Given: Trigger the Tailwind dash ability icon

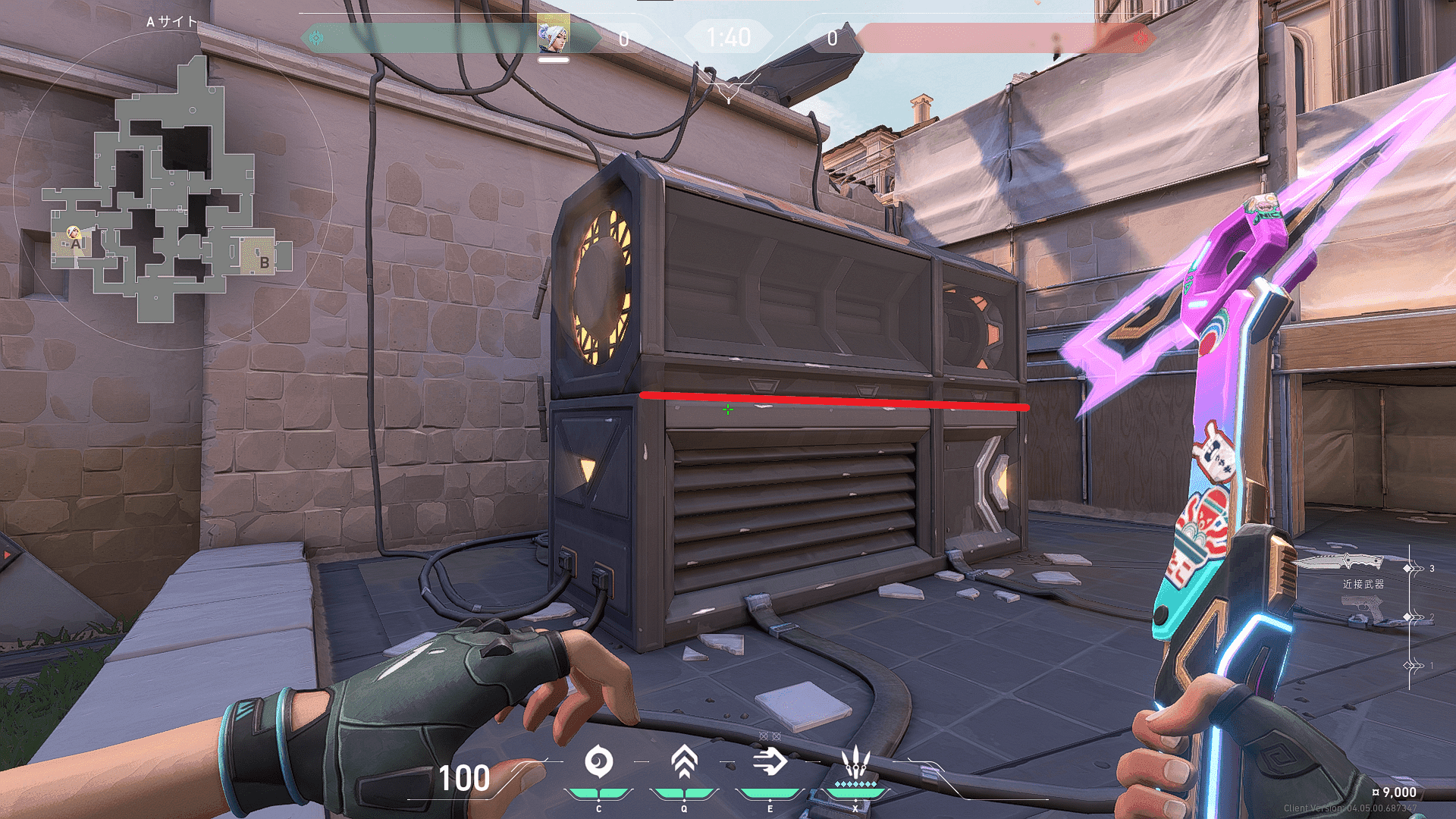Looking at the screenshot, I should (x=770, y=761).
